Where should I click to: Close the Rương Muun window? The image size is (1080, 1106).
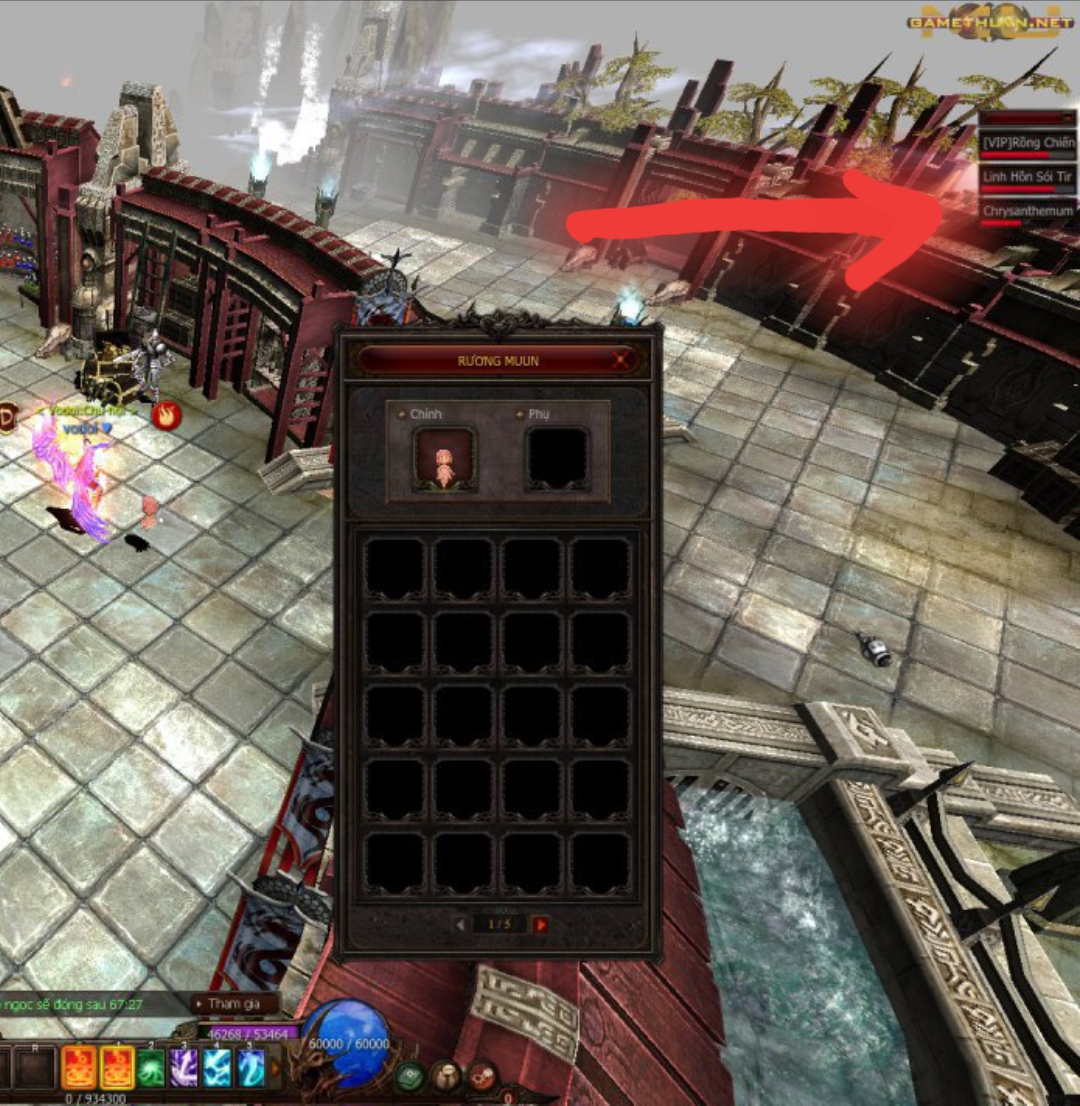point(623,361)
